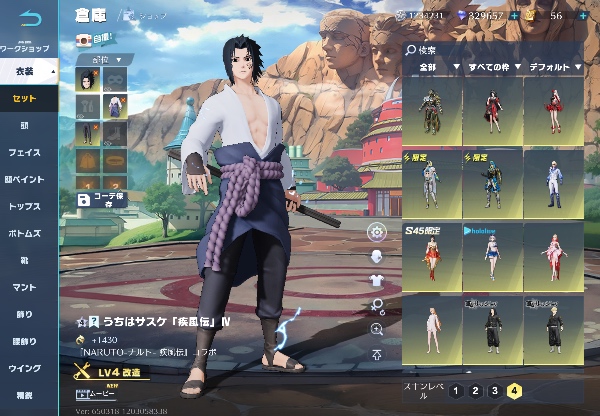Open the 全部 filter dropdown

431,67
